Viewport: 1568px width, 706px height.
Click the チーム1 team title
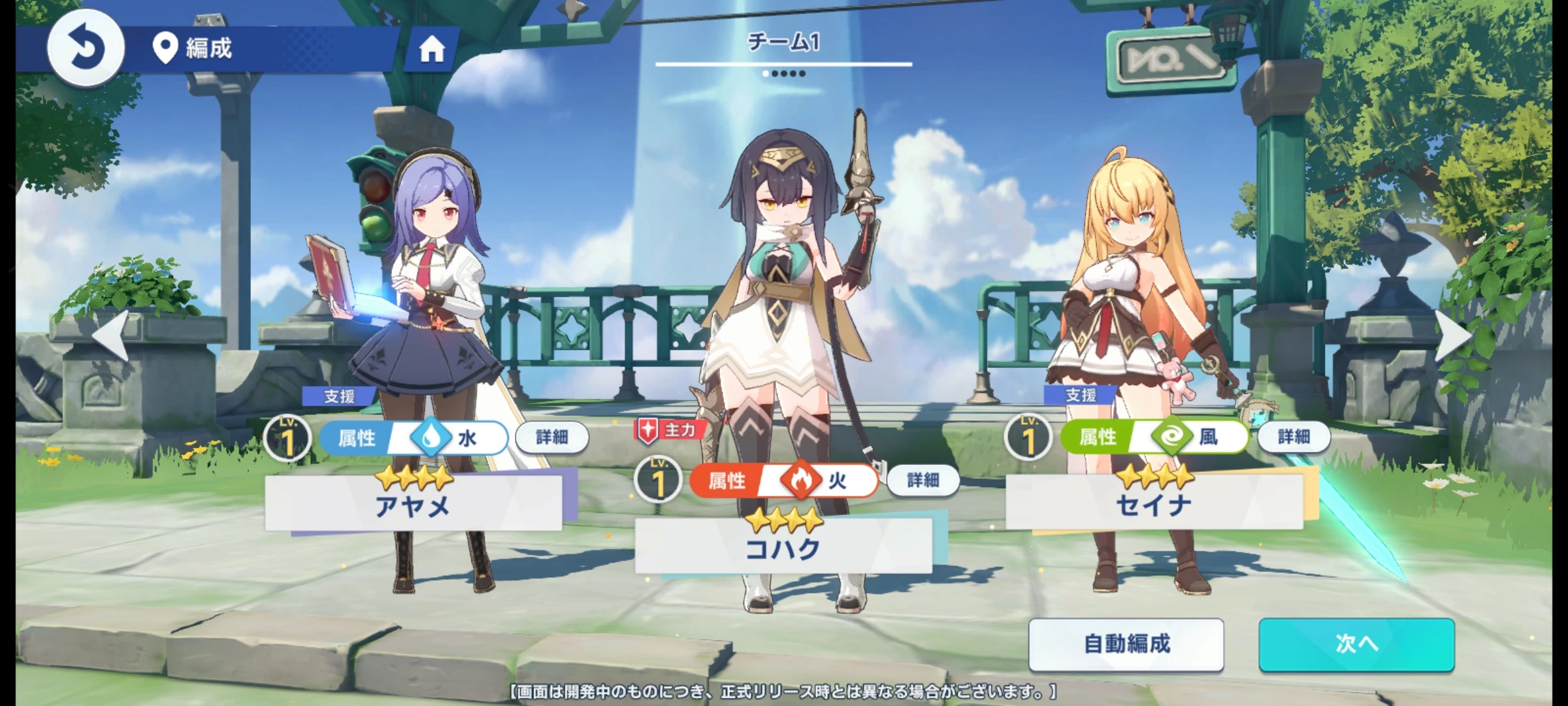(783, 43)
